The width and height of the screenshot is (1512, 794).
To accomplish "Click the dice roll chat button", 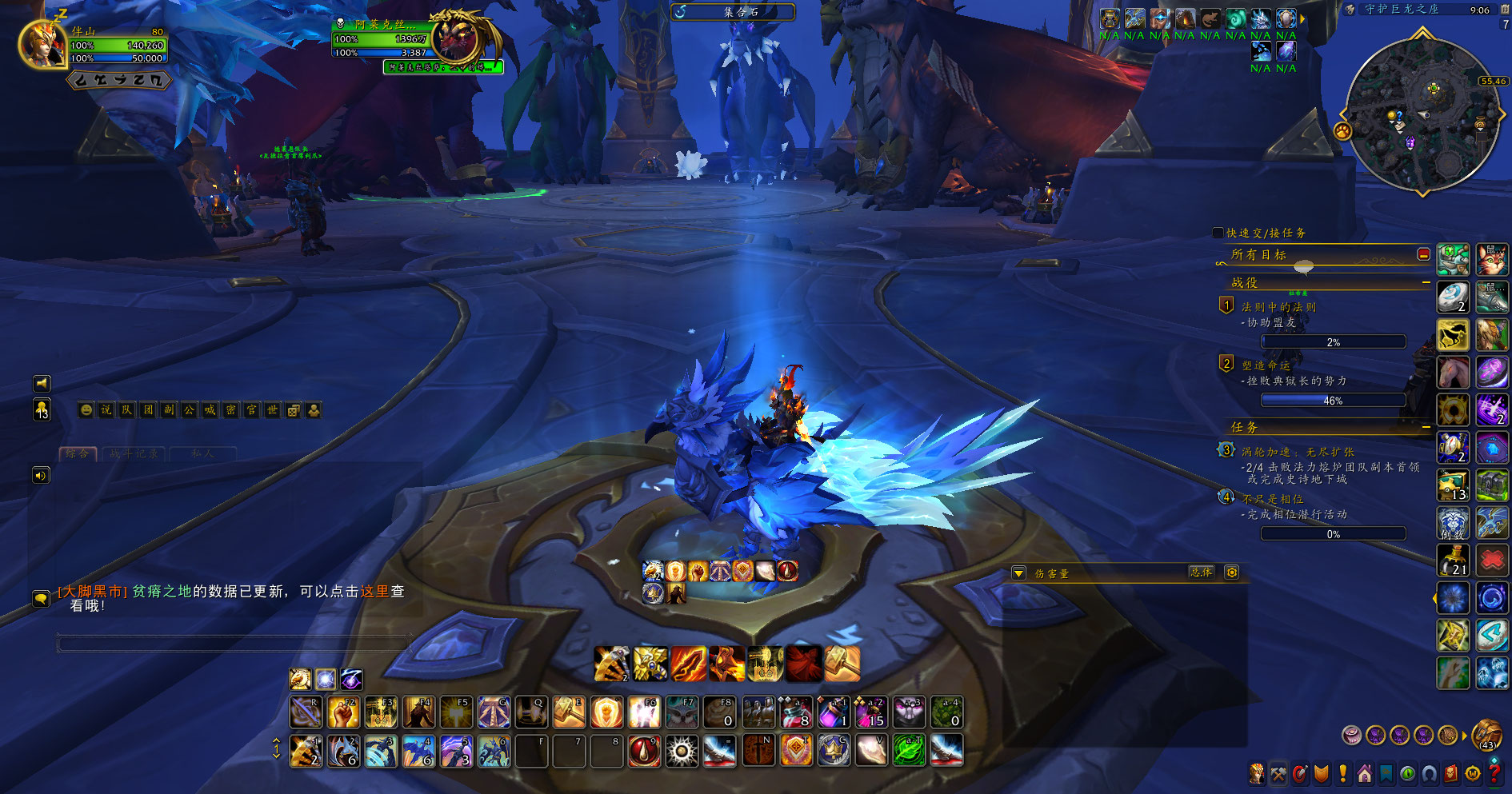I will [294, 410].
